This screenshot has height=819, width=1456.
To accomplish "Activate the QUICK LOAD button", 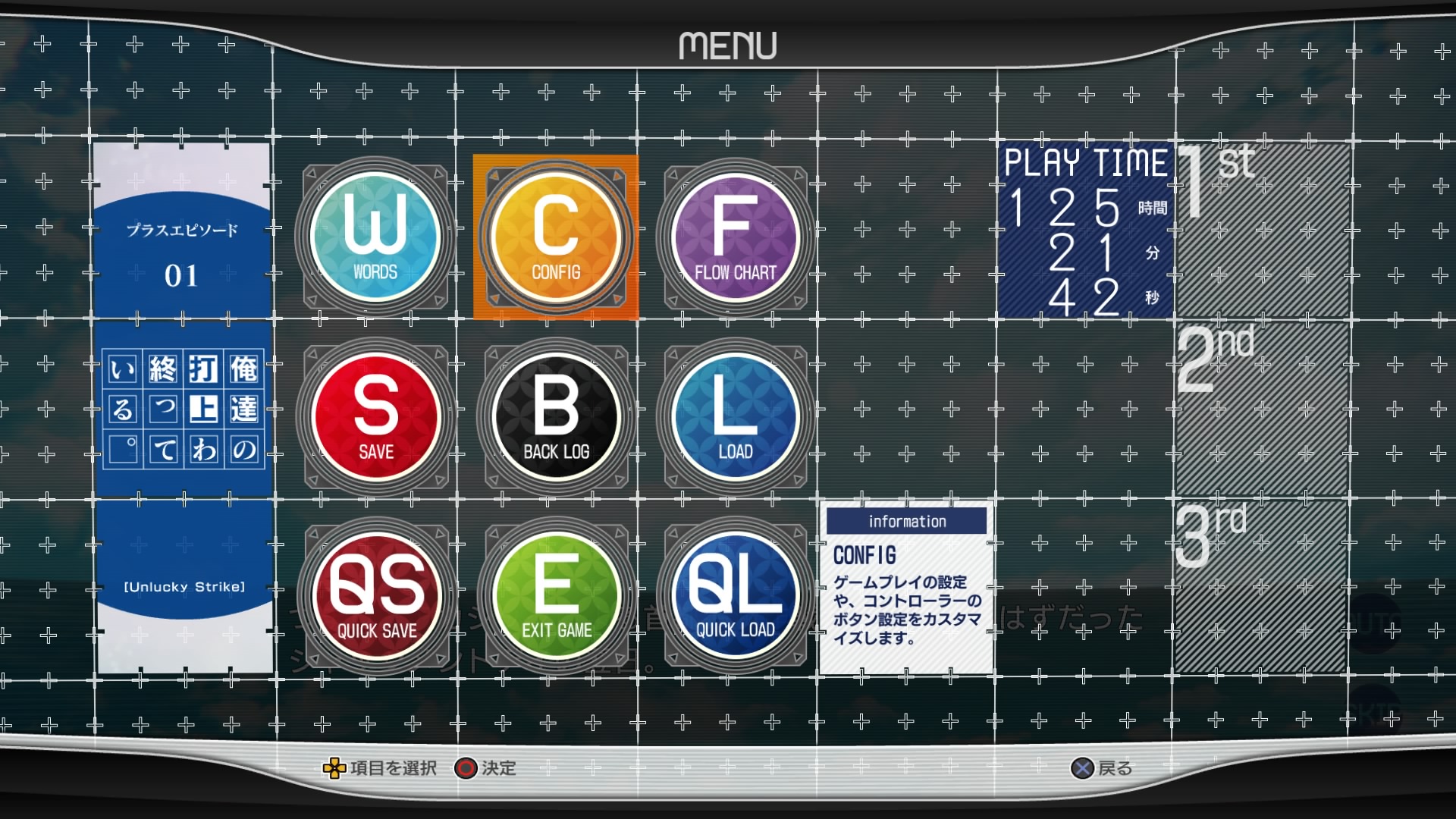I will tap(736, 597).
